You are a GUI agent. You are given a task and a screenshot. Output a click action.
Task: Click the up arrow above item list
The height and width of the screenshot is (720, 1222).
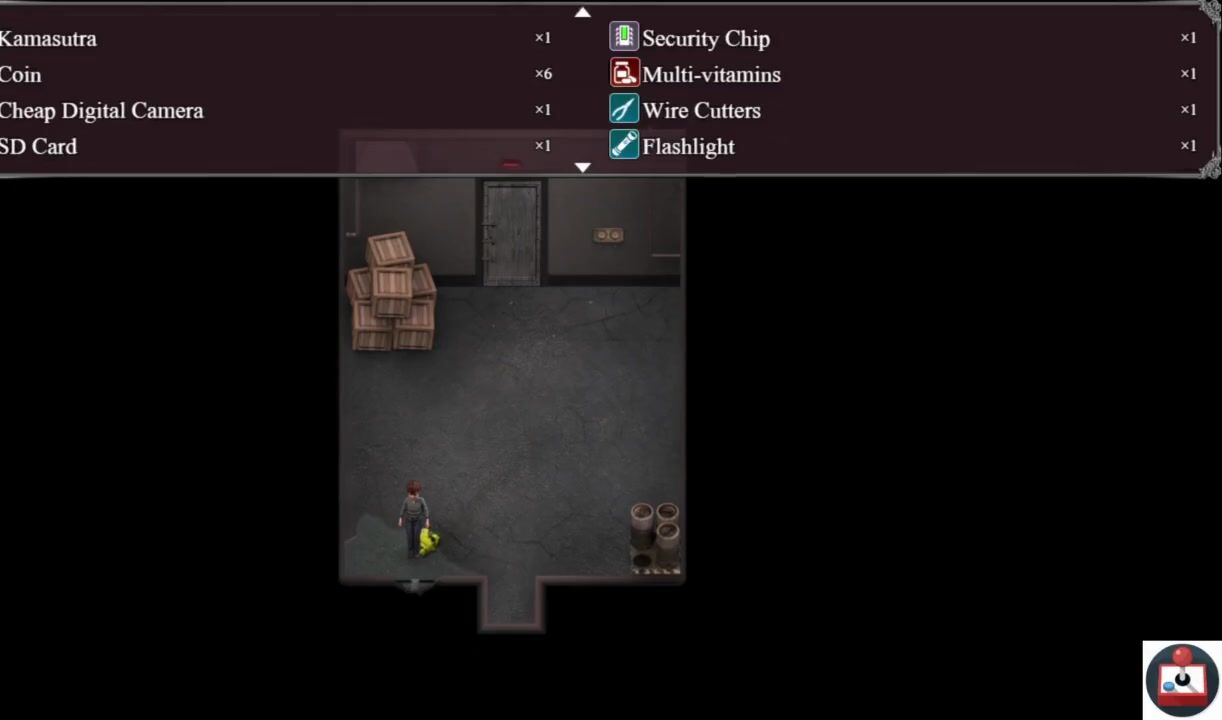[x=583, y=13]
